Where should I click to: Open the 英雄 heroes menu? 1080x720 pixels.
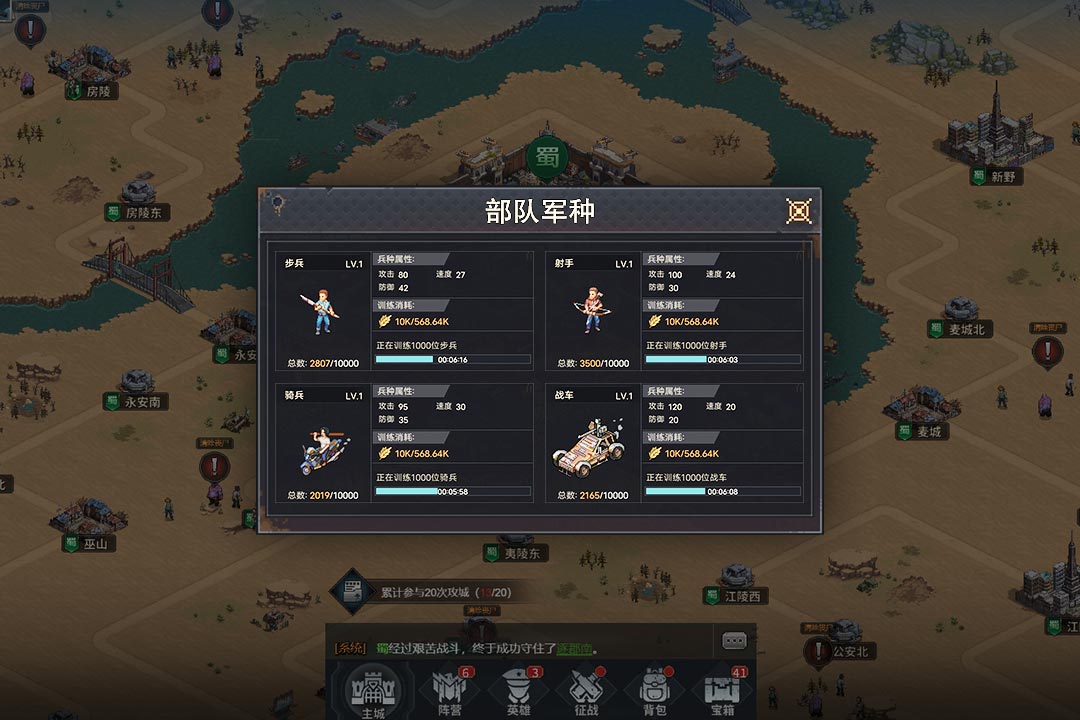pyautogui.click(x=518, y=692)
